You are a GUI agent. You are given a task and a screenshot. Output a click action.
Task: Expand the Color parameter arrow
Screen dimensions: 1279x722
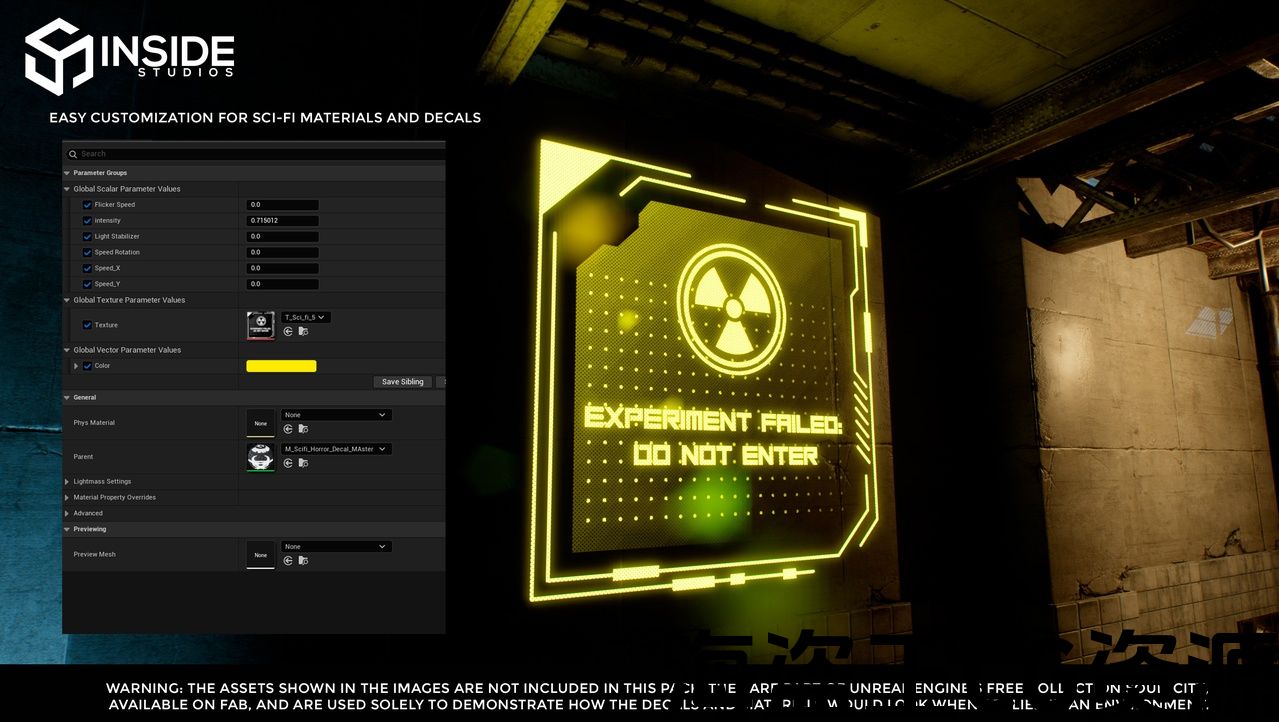pos(76,366)
